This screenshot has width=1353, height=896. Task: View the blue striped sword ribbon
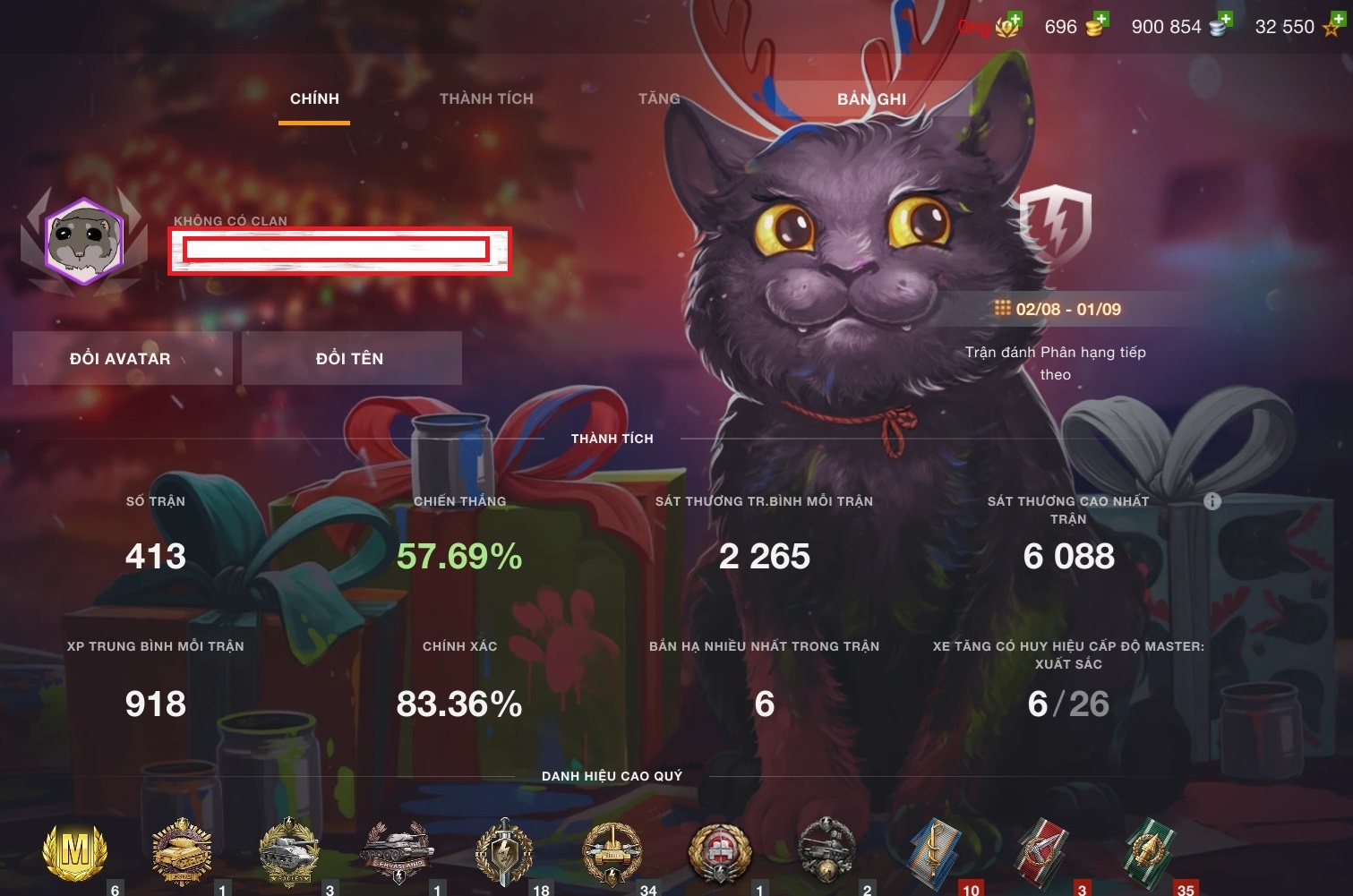pos(934,850)
